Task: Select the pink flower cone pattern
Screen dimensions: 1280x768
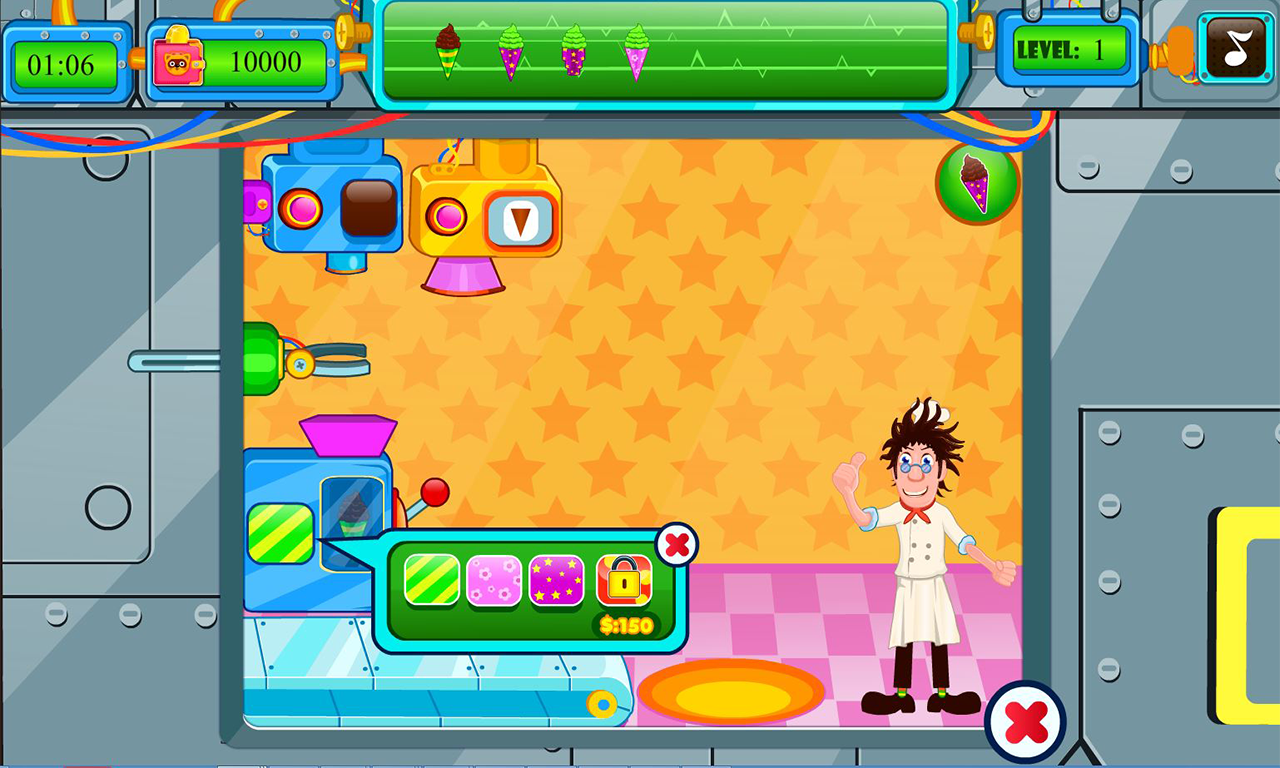Action: tap(494, 580)
